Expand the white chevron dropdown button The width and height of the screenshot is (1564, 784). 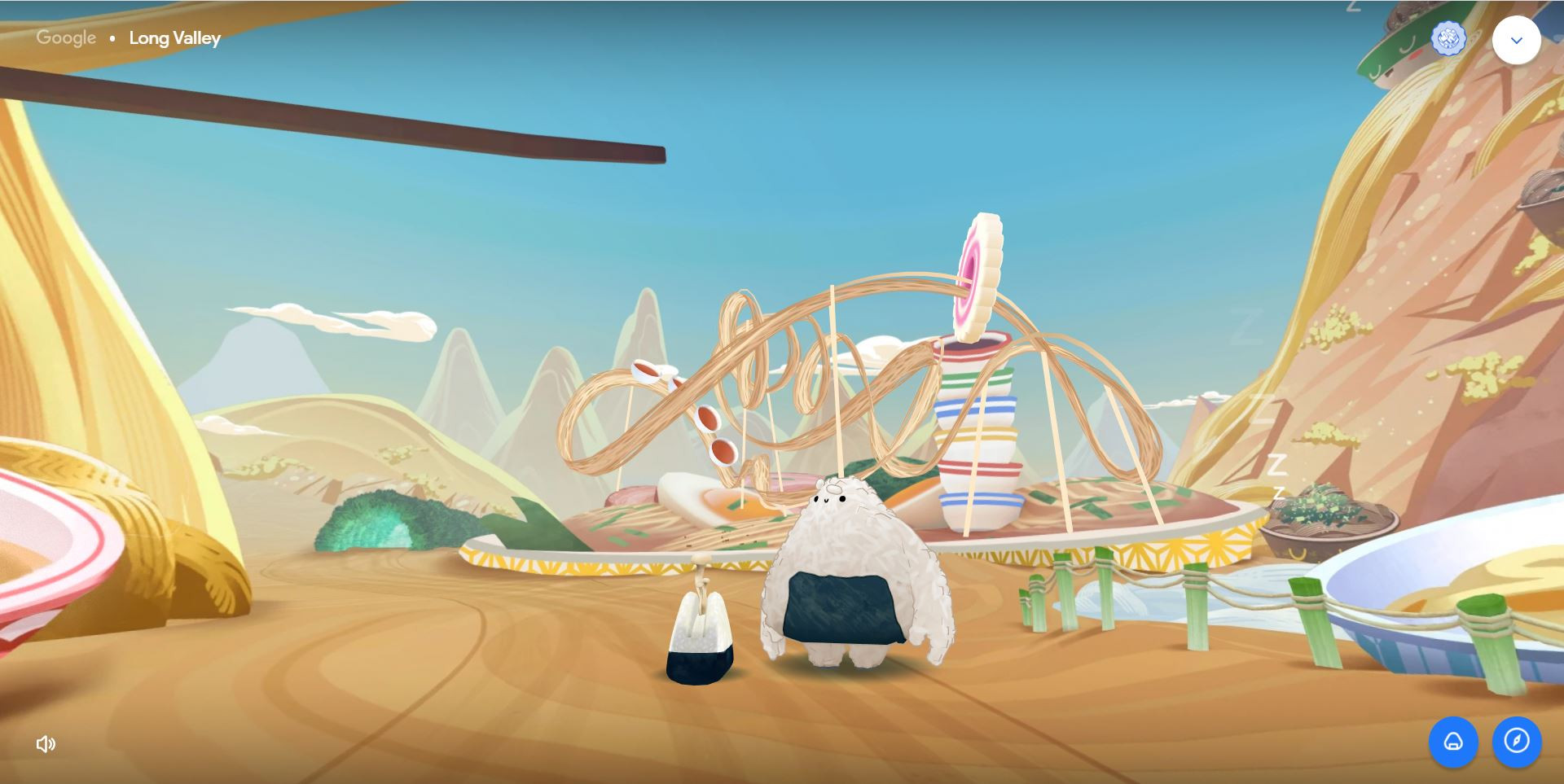click(x=1516, y=40)
